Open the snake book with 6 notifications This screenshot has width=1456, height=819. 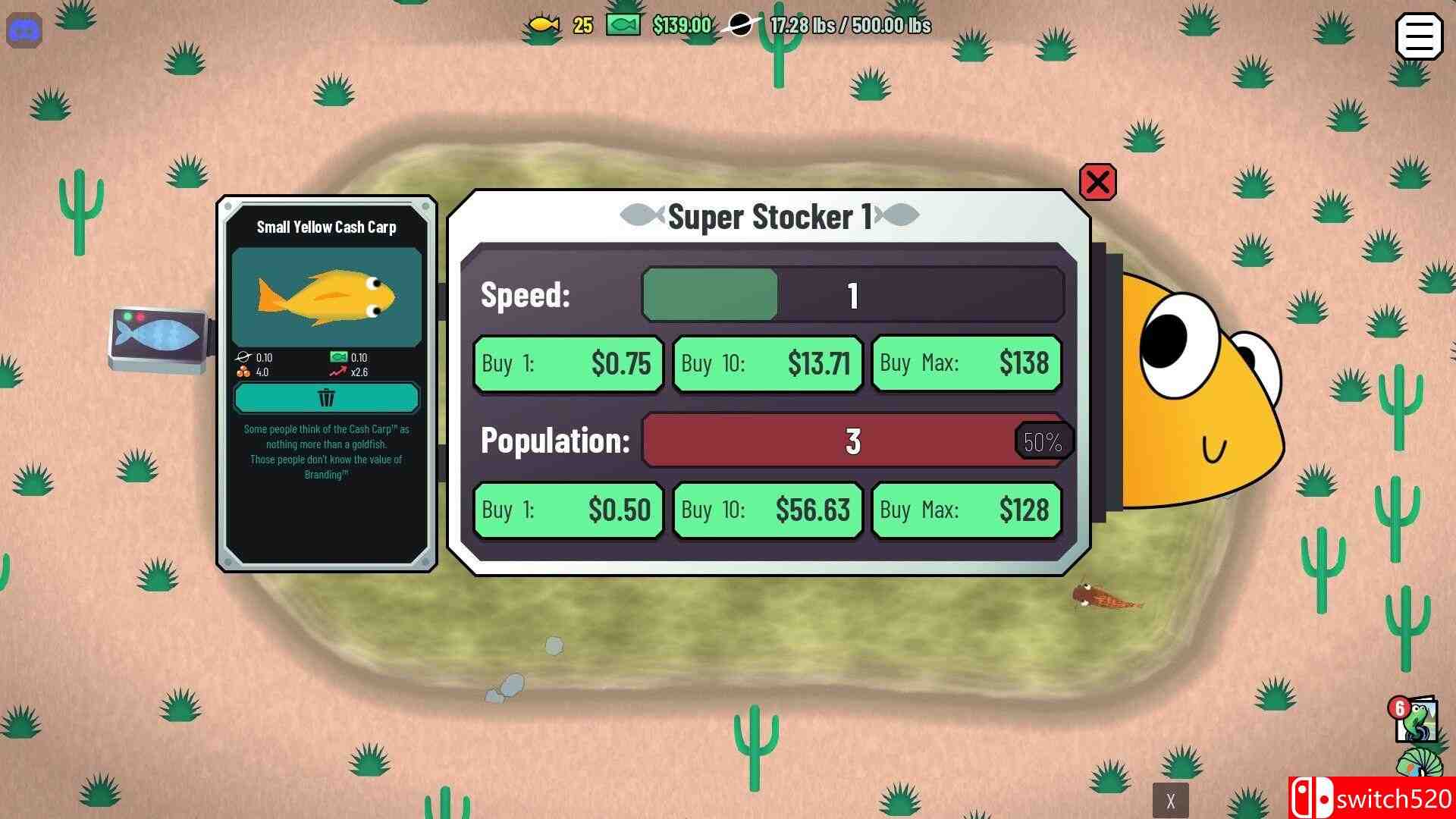point(1415,719)
